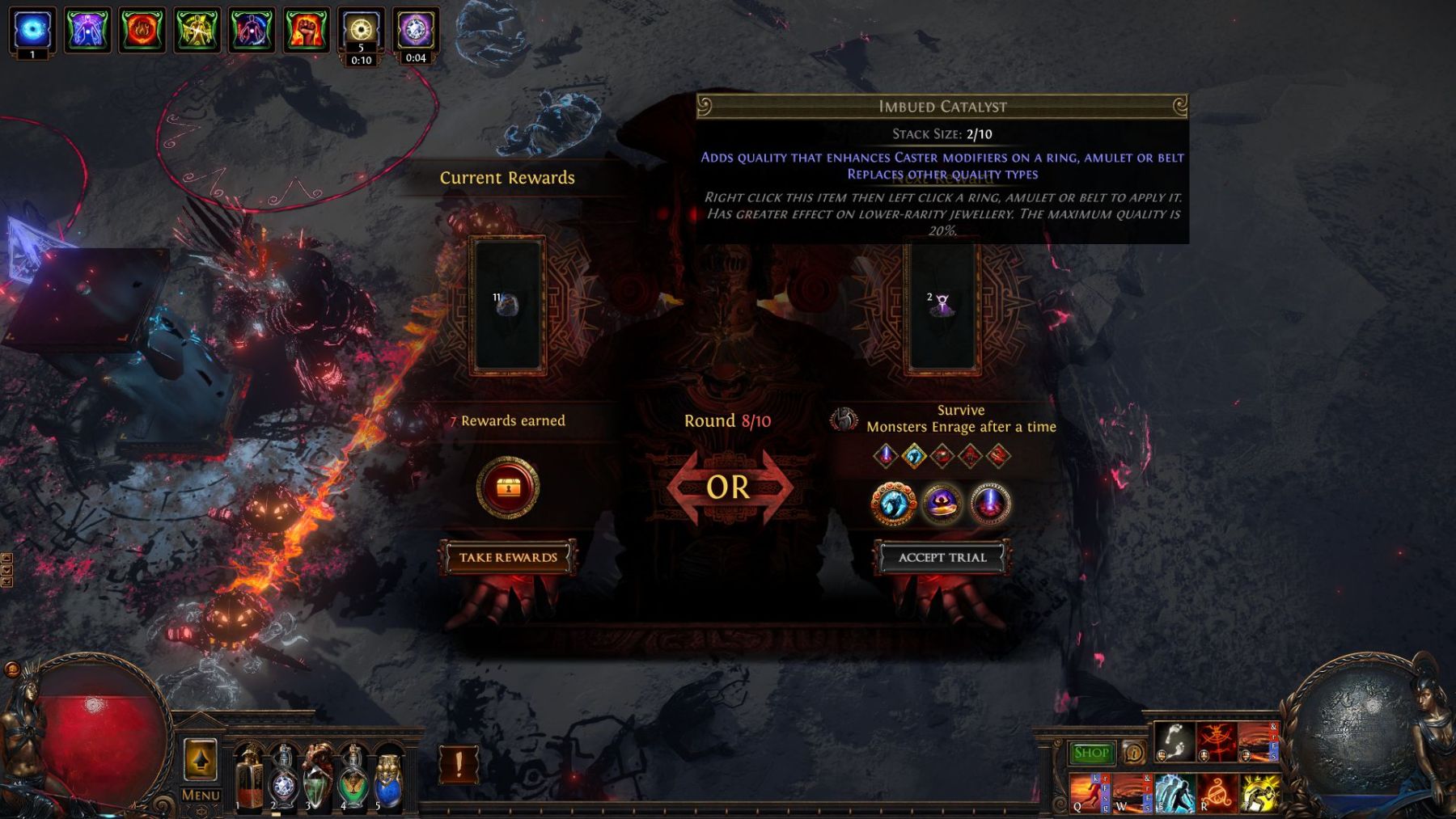This screenshot has height=819, width=1456.
Task: Click the blue vortex buff icon
Action: (32, 31)
